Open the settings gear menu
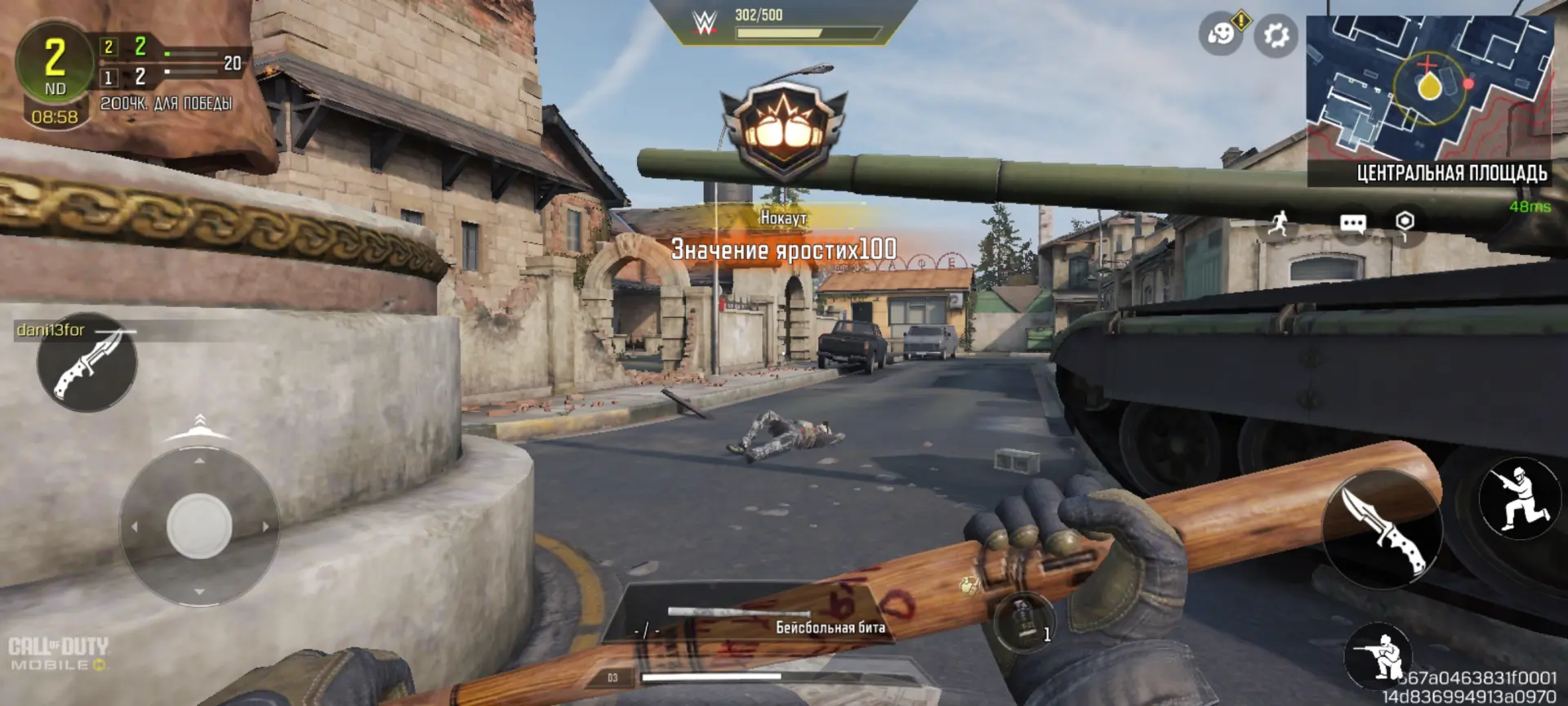 pos(1276,35)
